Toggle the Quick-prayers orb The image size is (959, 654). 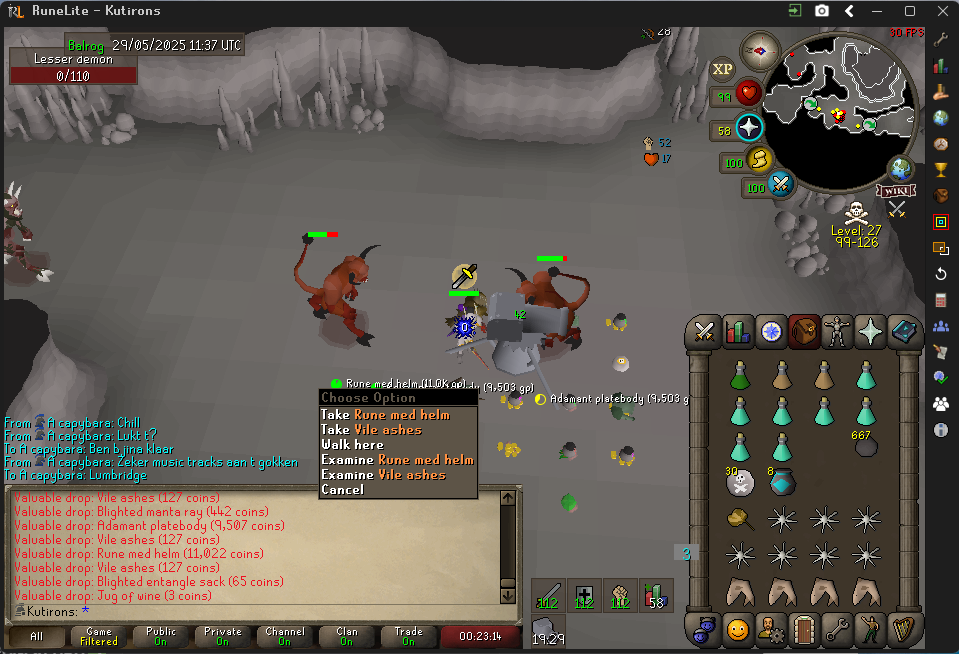click(750, 128)
